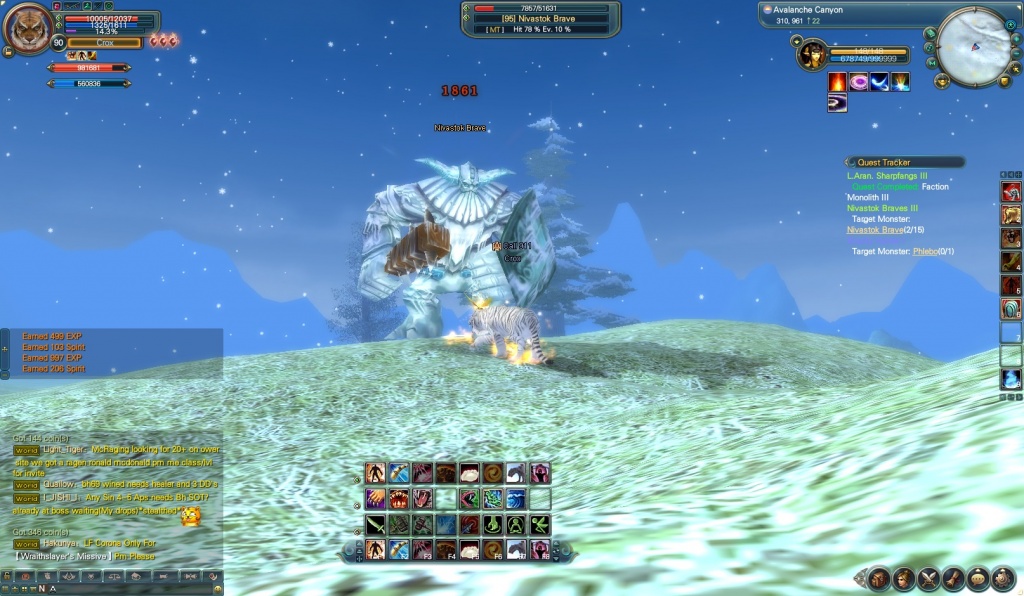This screenshot has height=596, width=1024.
Task: Activate the blue tidal wave skill
Action: [x=517, y=498]
